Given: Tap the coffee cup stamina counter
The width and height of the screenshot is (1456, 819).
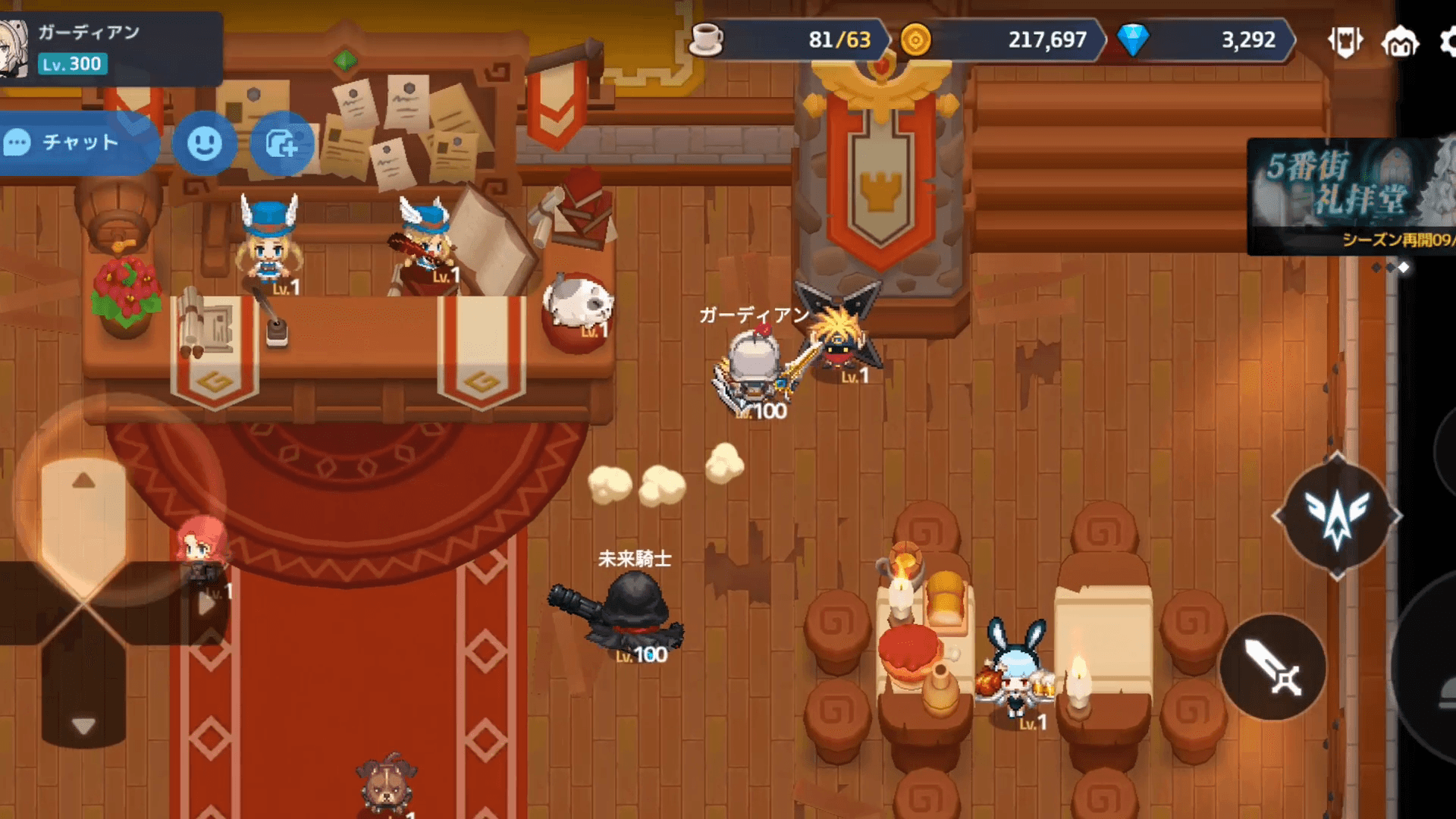Looking at the screenshot, I should 789,39.
